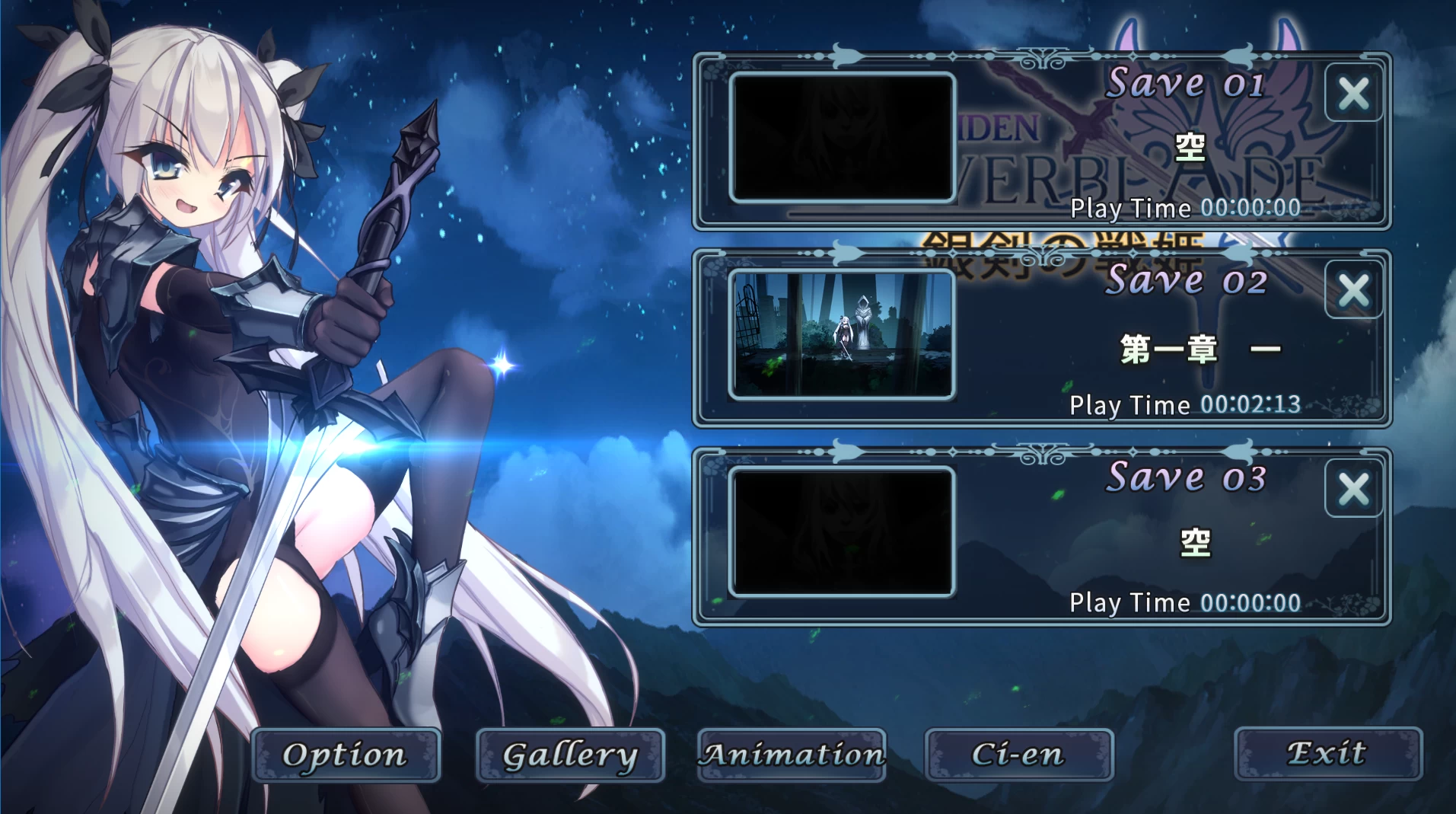Click the empty Save 01 thumbnail box
Image resolution: width=1456 pixels, height=814 pixels.
[841, 139]
